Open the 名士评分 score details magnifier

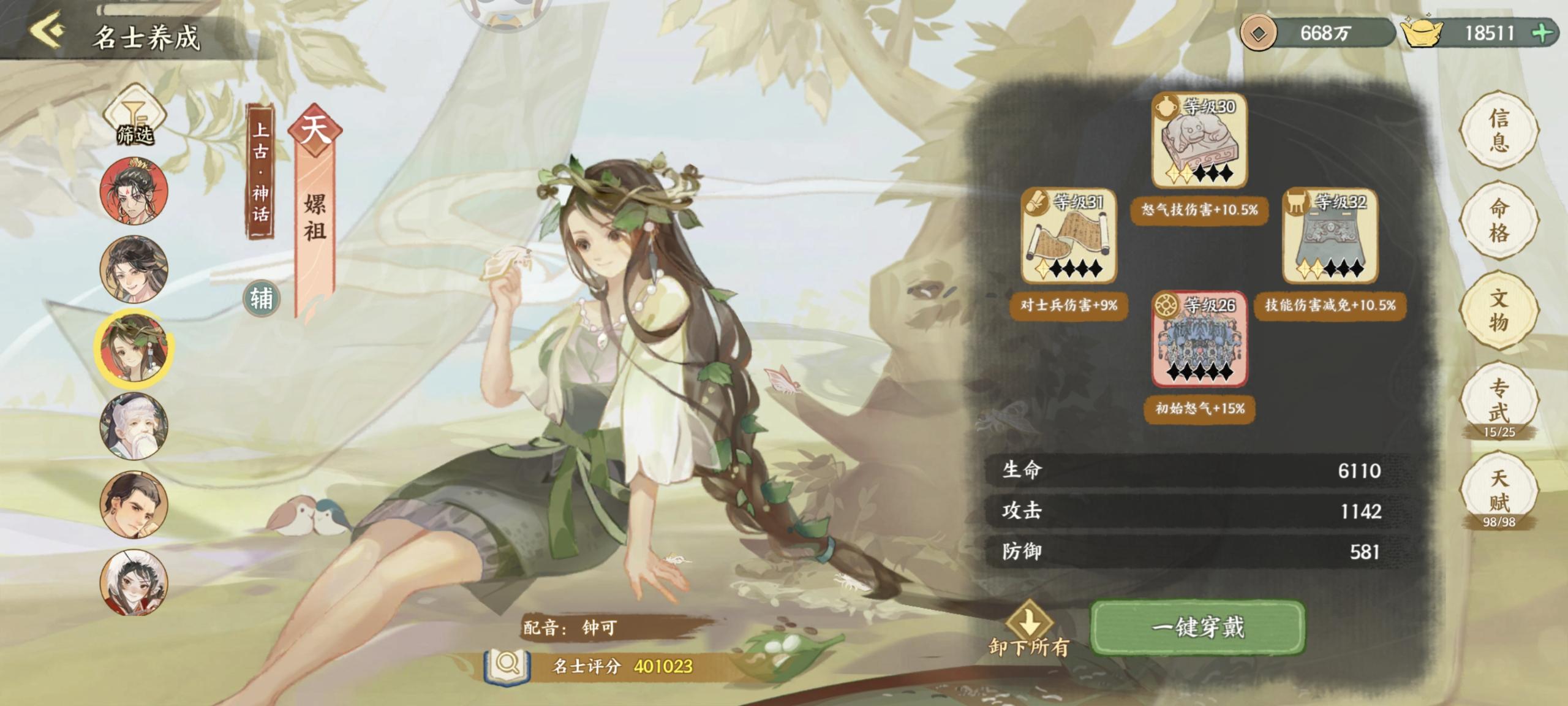(x=507, y=664)
